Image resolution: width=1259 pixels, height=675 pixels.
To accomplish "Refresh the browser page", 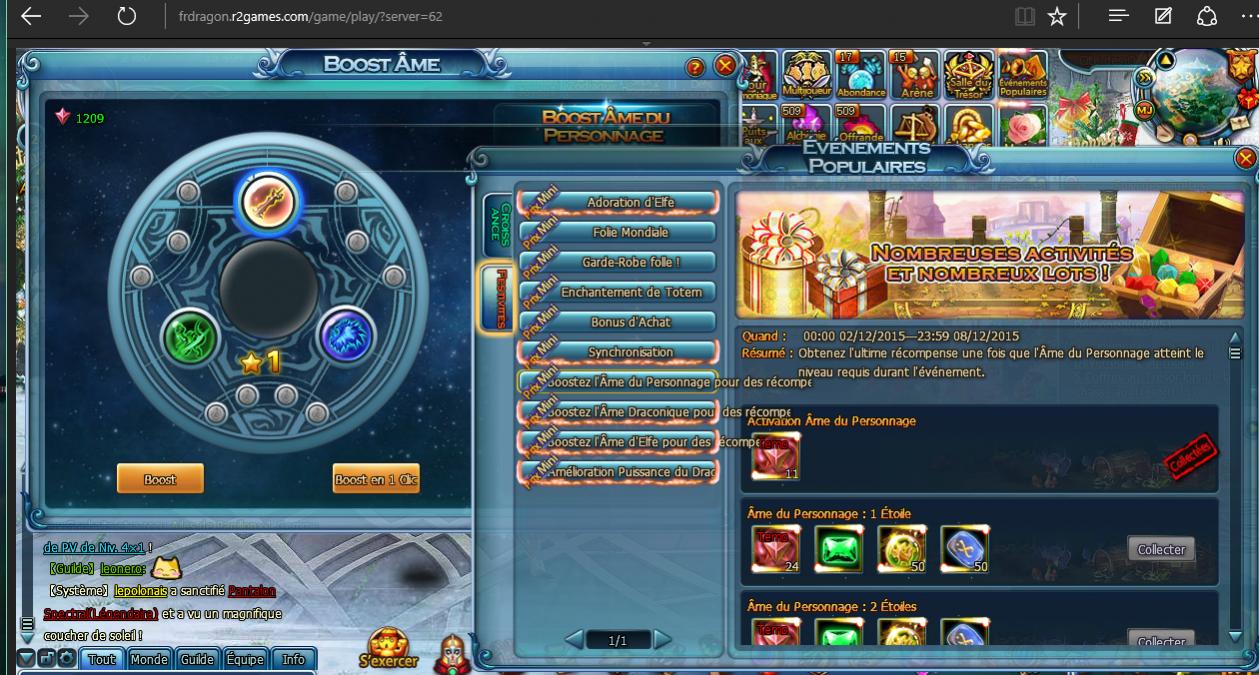I will tap(126, 16).
